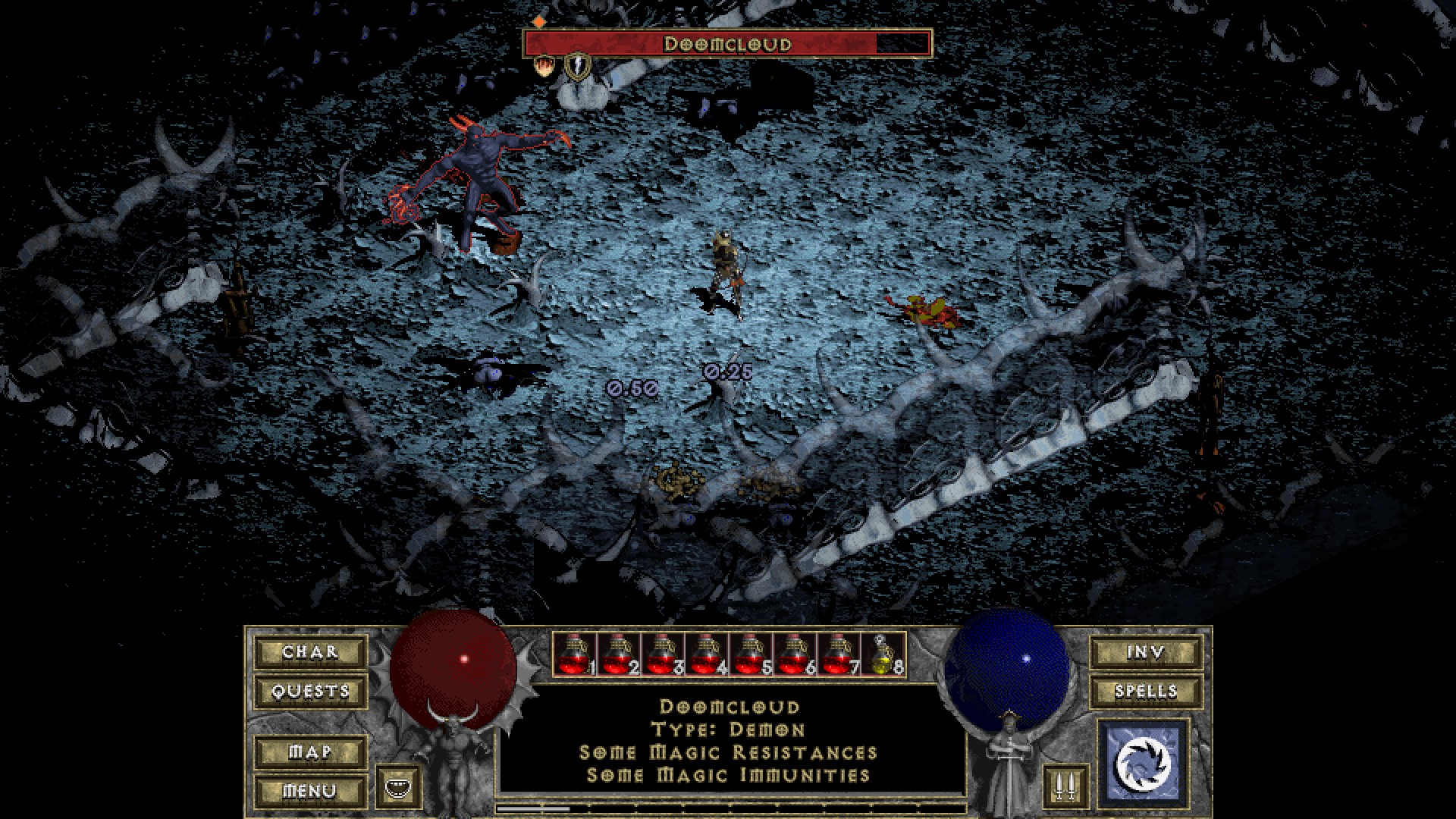Open chat with the mouth icon button
Screen dimensions: 1456x819
[394, 787]
